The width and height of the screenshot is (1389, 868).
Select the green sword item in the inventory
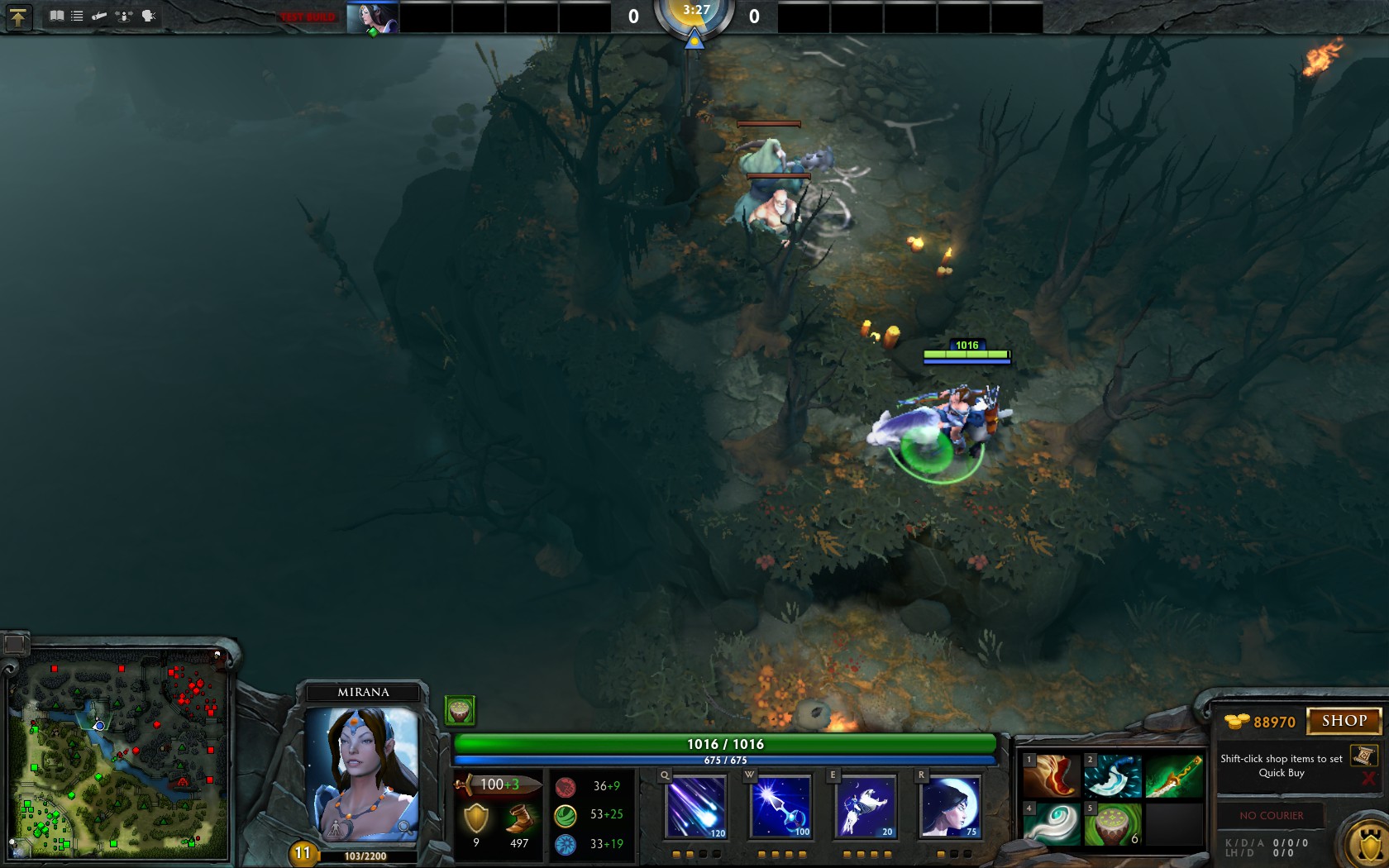(1173, 776)
